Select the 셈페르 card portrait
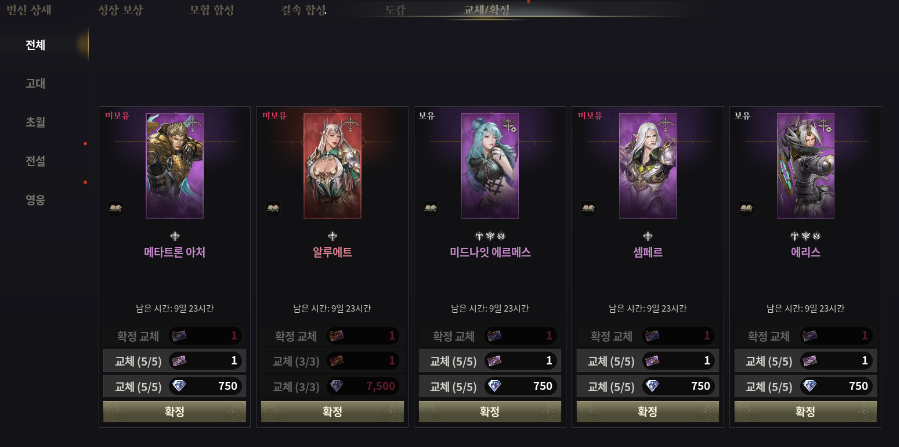This screenshot has height=447, width=899. tap(648, 165)
